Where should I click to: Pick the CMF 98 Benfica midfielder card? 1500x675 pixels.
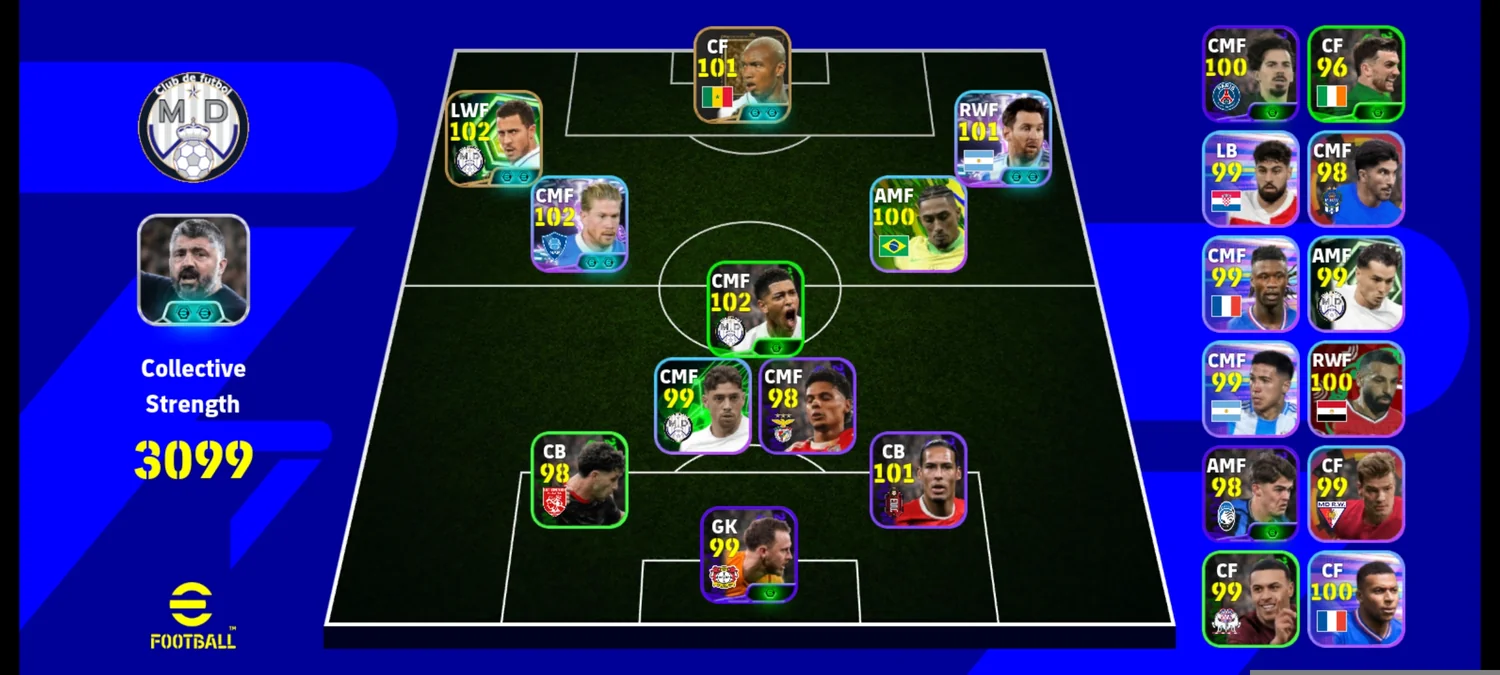(x=808, y=405)
